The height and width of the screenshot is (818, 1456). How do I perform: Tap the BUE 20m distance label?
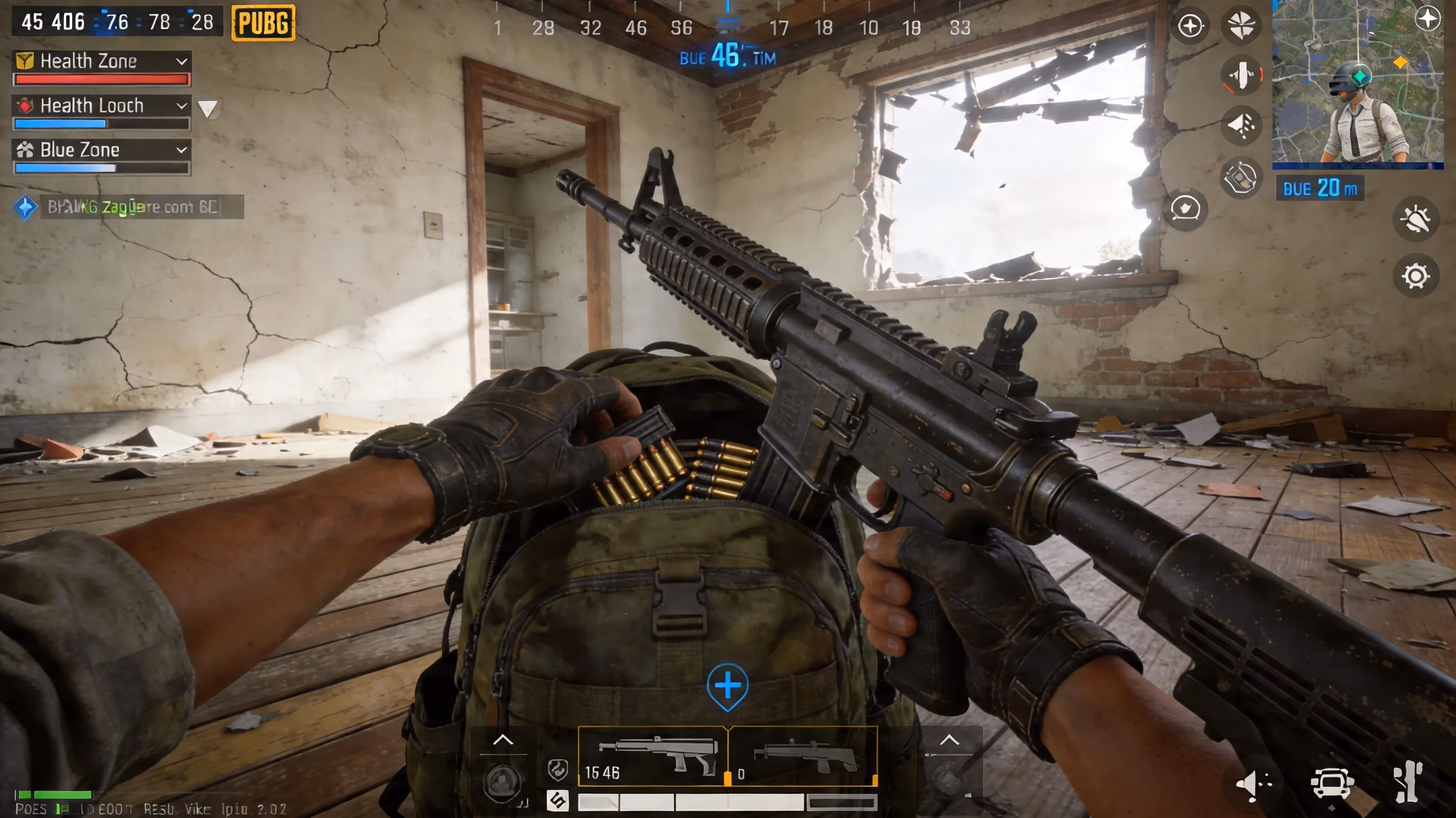coord(1319,188)
